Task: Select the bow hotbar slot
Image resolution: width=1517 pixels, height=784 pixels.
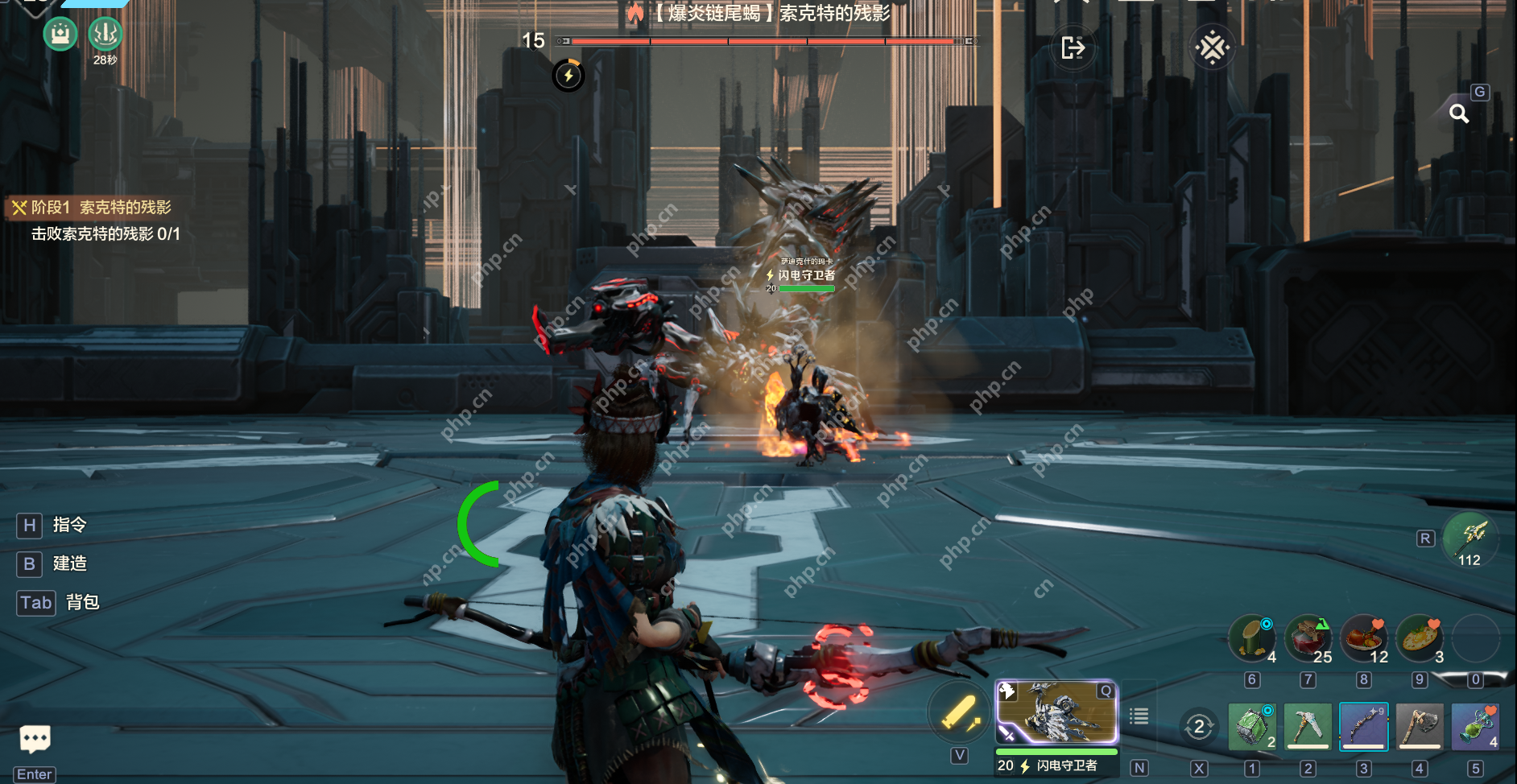Action: tap(1363, 726)
